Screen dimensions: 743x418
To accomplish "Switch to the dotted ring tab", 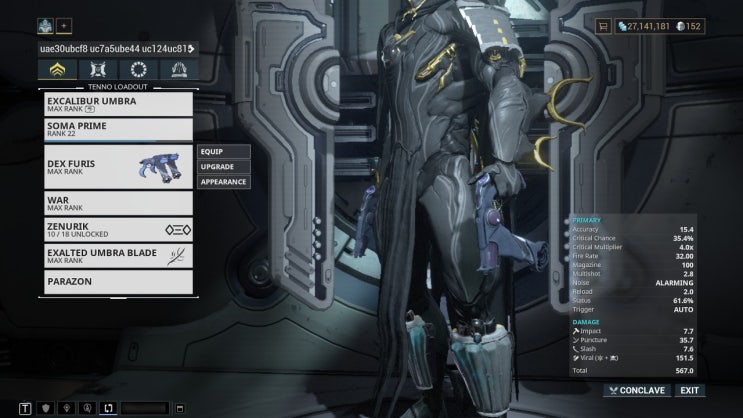I will pos(138,70).
